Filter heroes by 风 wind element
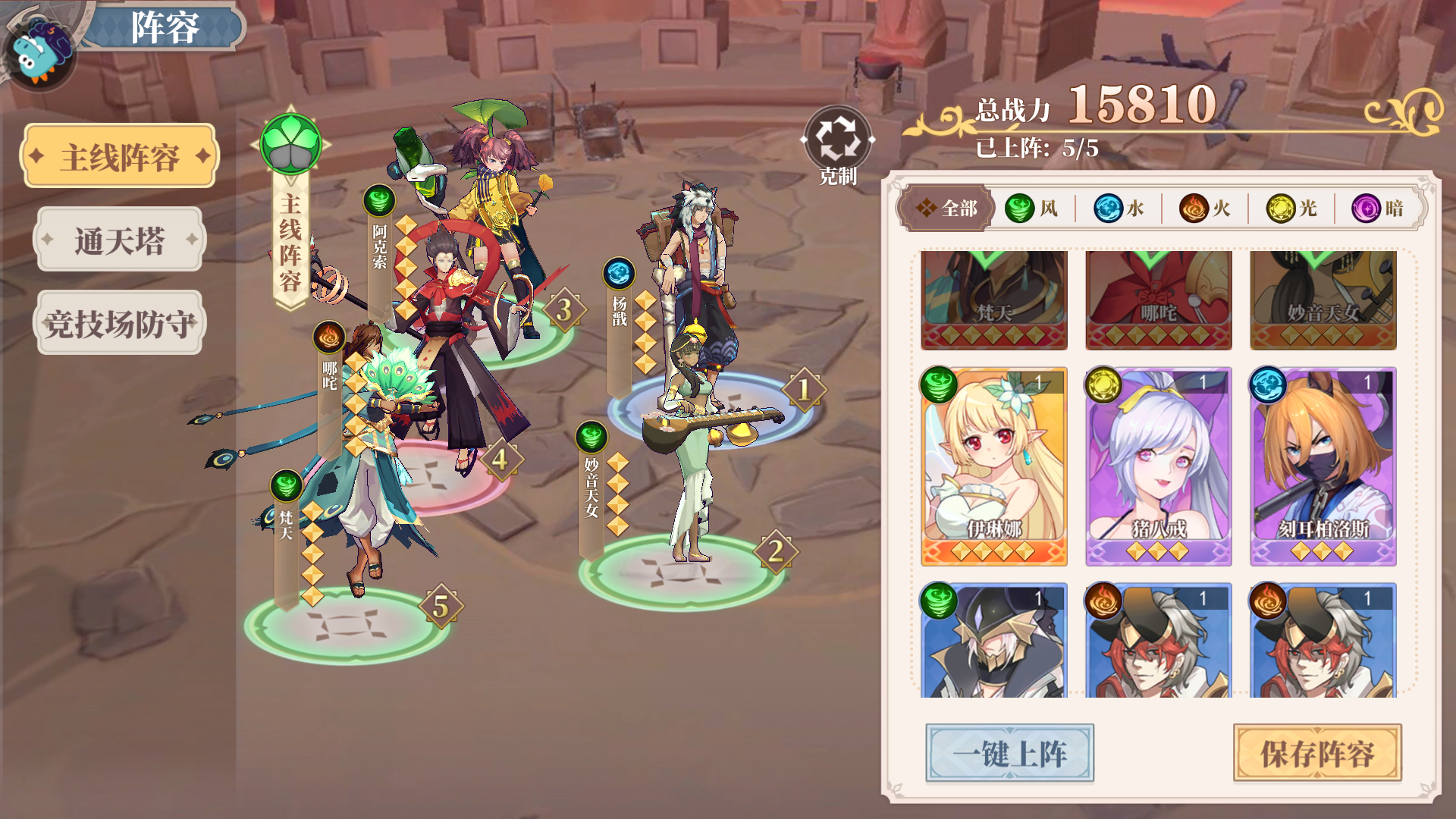This screenshot has width=1456, height=819. pos(1032,208)
